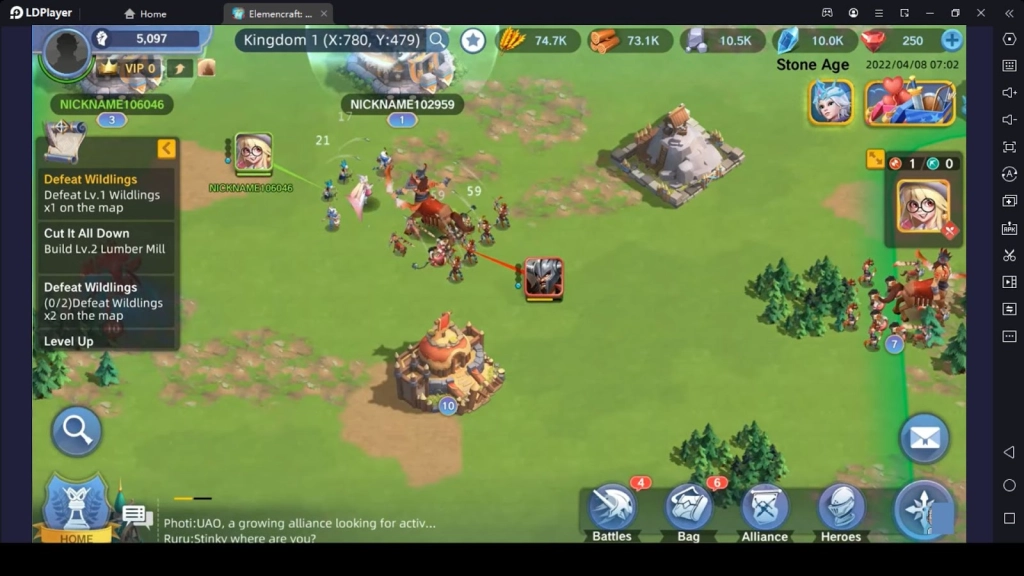Click the VIP 0 badge

[130, 68]
